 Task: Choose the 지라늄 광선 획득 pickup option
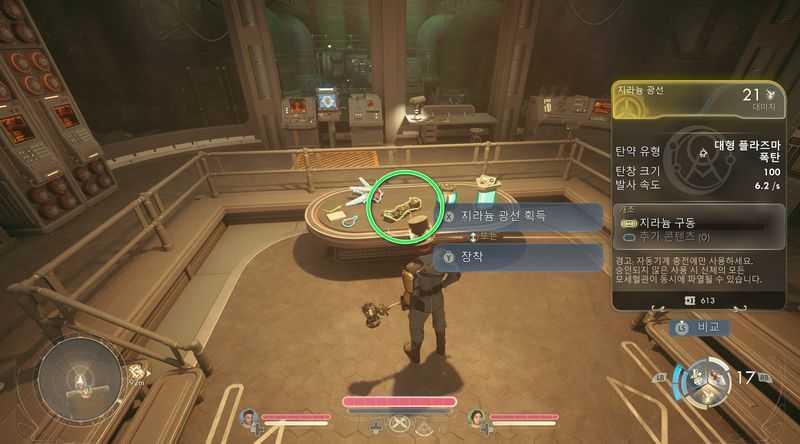pos(520,215)
